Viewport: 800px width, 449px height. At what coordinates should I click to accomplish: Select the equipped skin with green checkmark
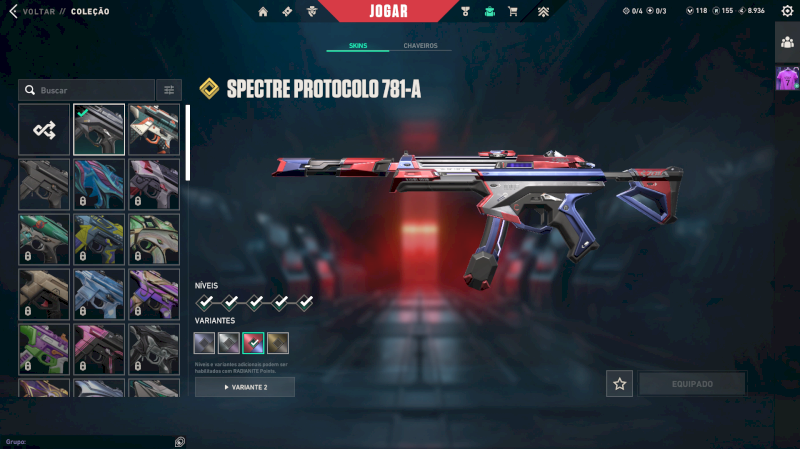[x=99, y=129]
